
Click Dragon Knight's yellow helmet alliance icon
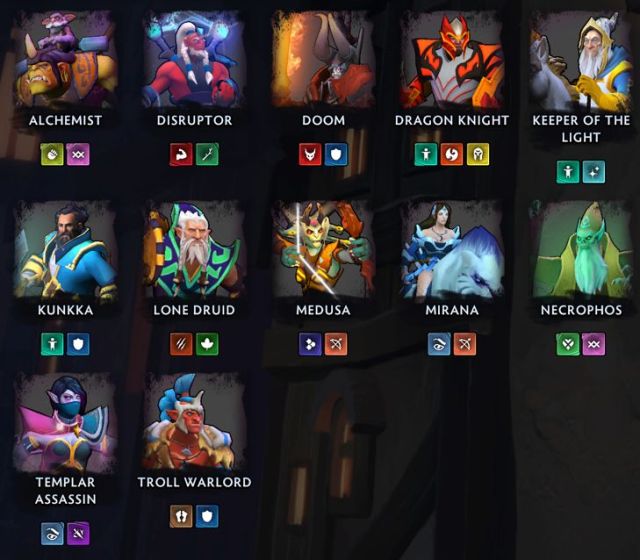pos(478,155)
